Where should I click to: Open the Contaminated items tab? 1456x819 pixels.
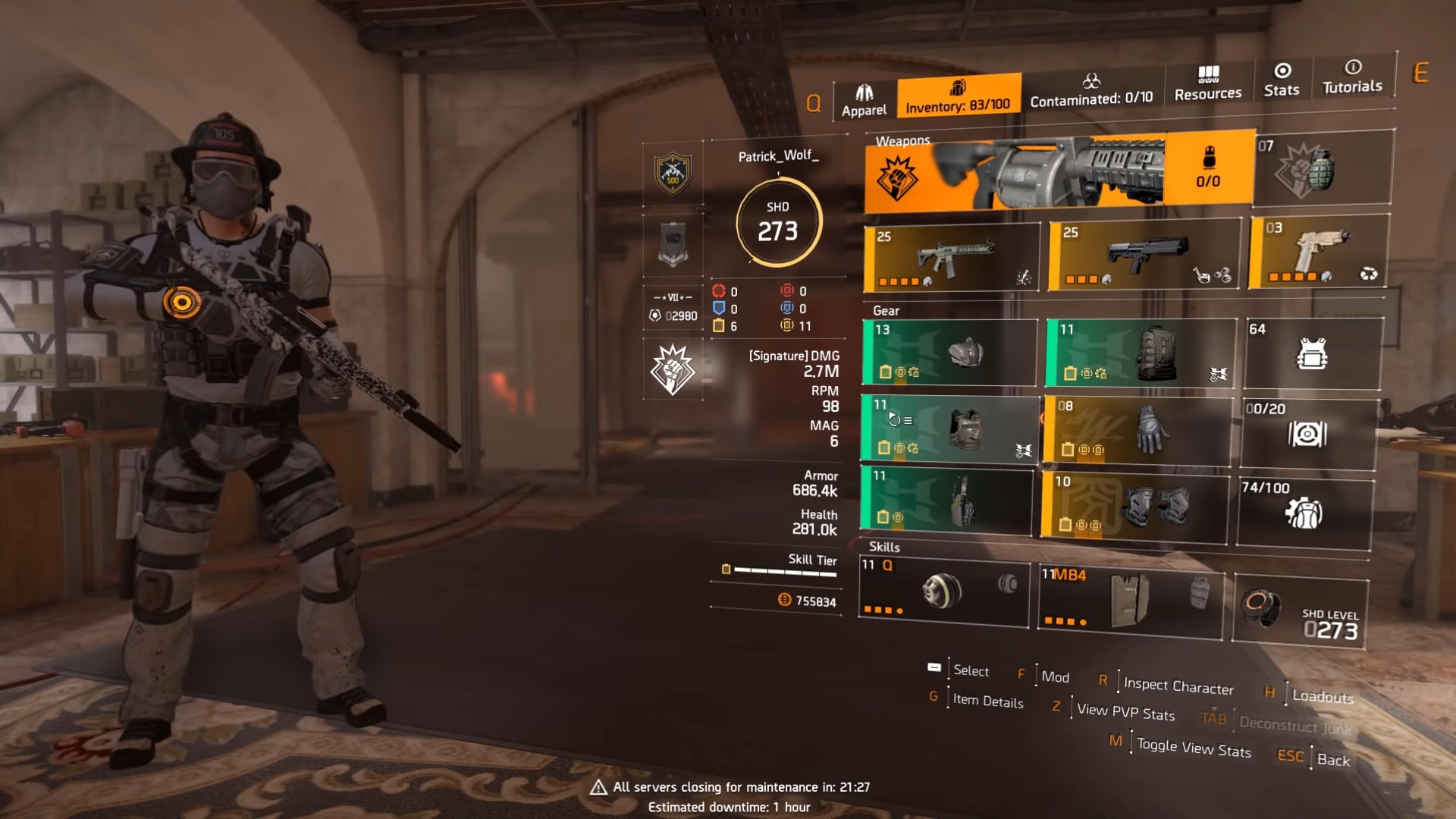click(1091, 90)
